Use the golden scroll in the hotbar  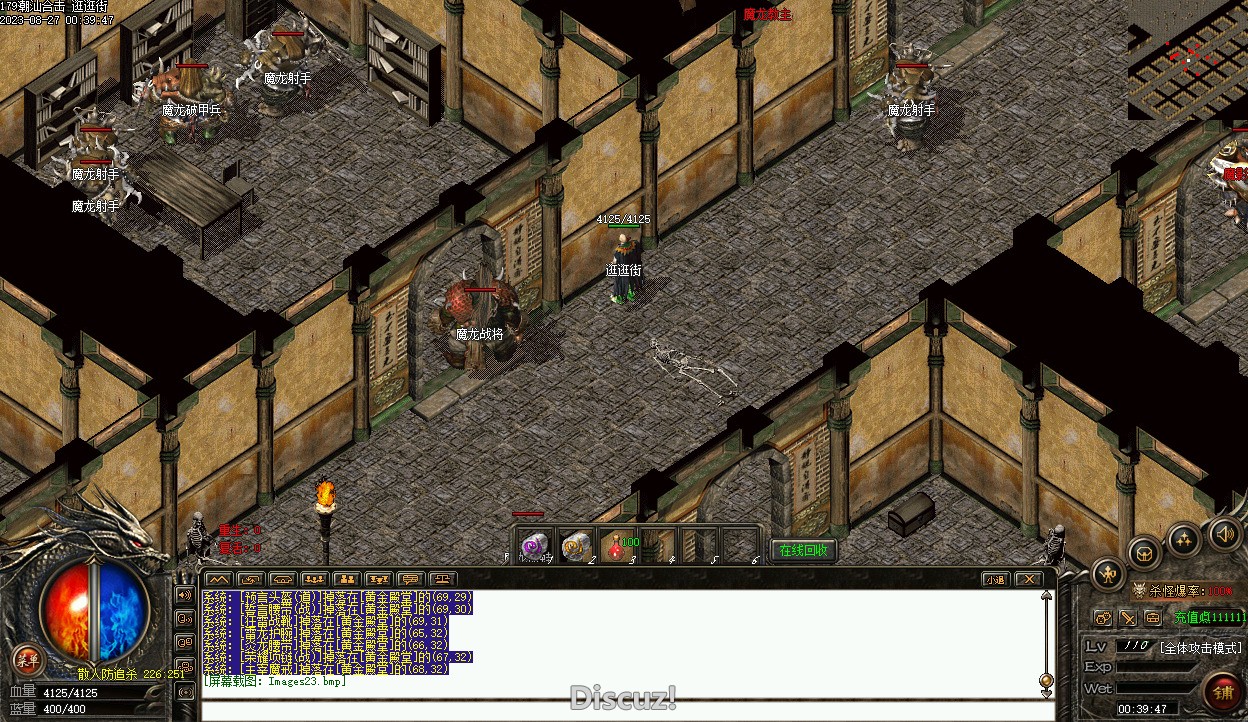[575, 546]
